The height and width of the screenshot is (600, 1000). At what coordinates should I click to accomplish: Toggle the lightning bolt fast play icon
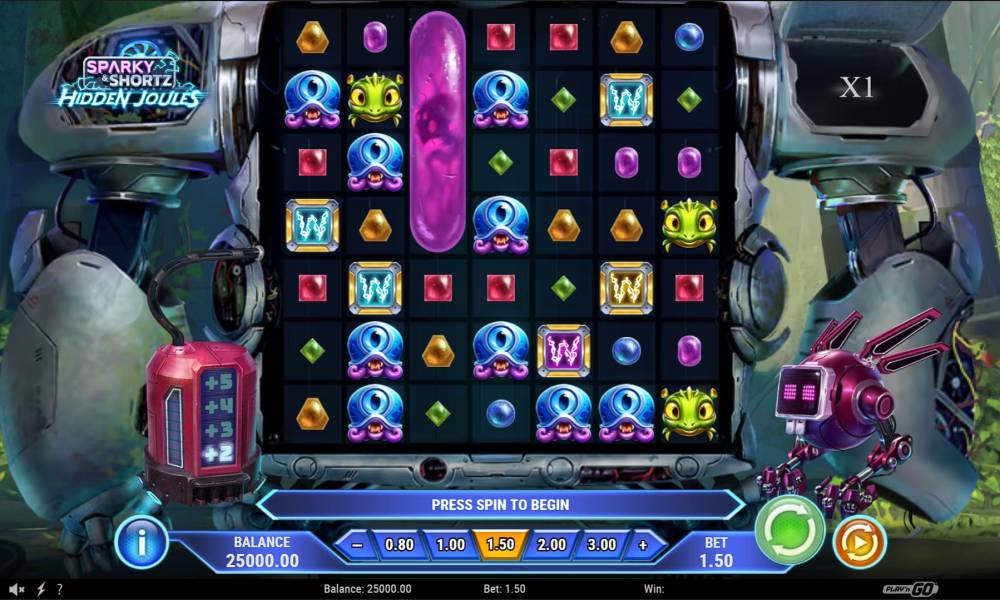(x=41, y=590)
